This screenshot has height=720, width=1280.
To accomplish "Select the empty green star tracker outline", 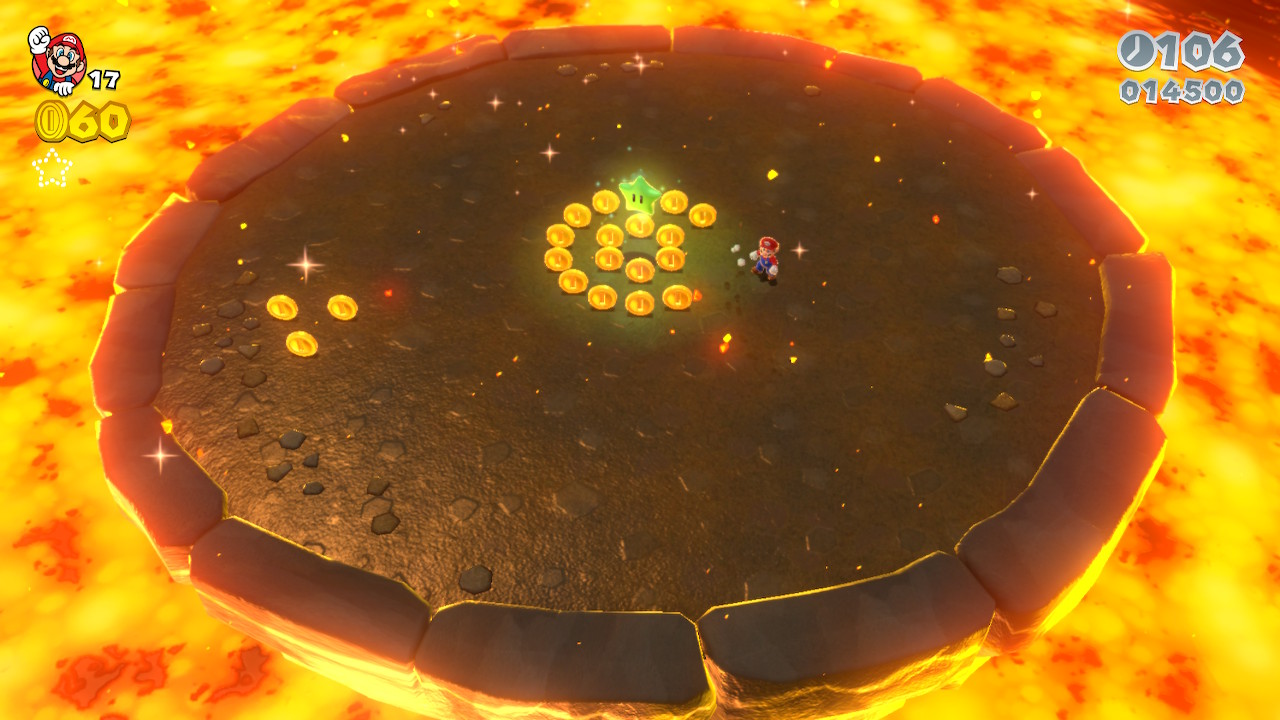I will click(x=52, y=168).
